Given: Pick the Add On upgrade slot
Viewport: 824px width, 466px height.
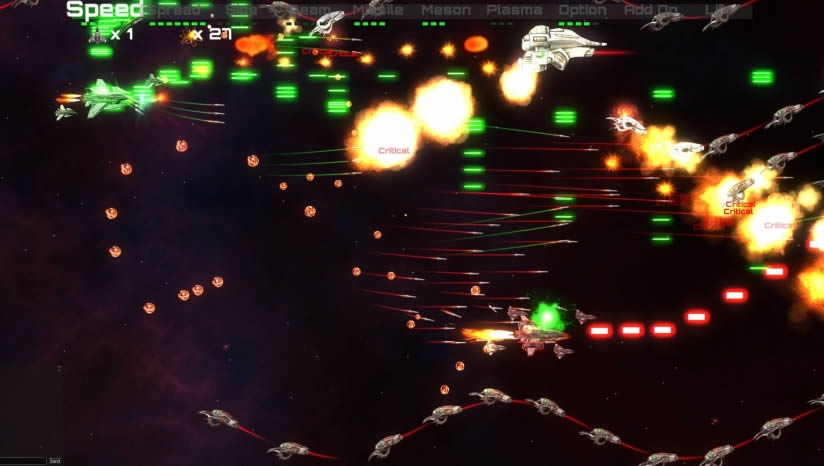Looking at the screenshot, I should click(650, 10).
